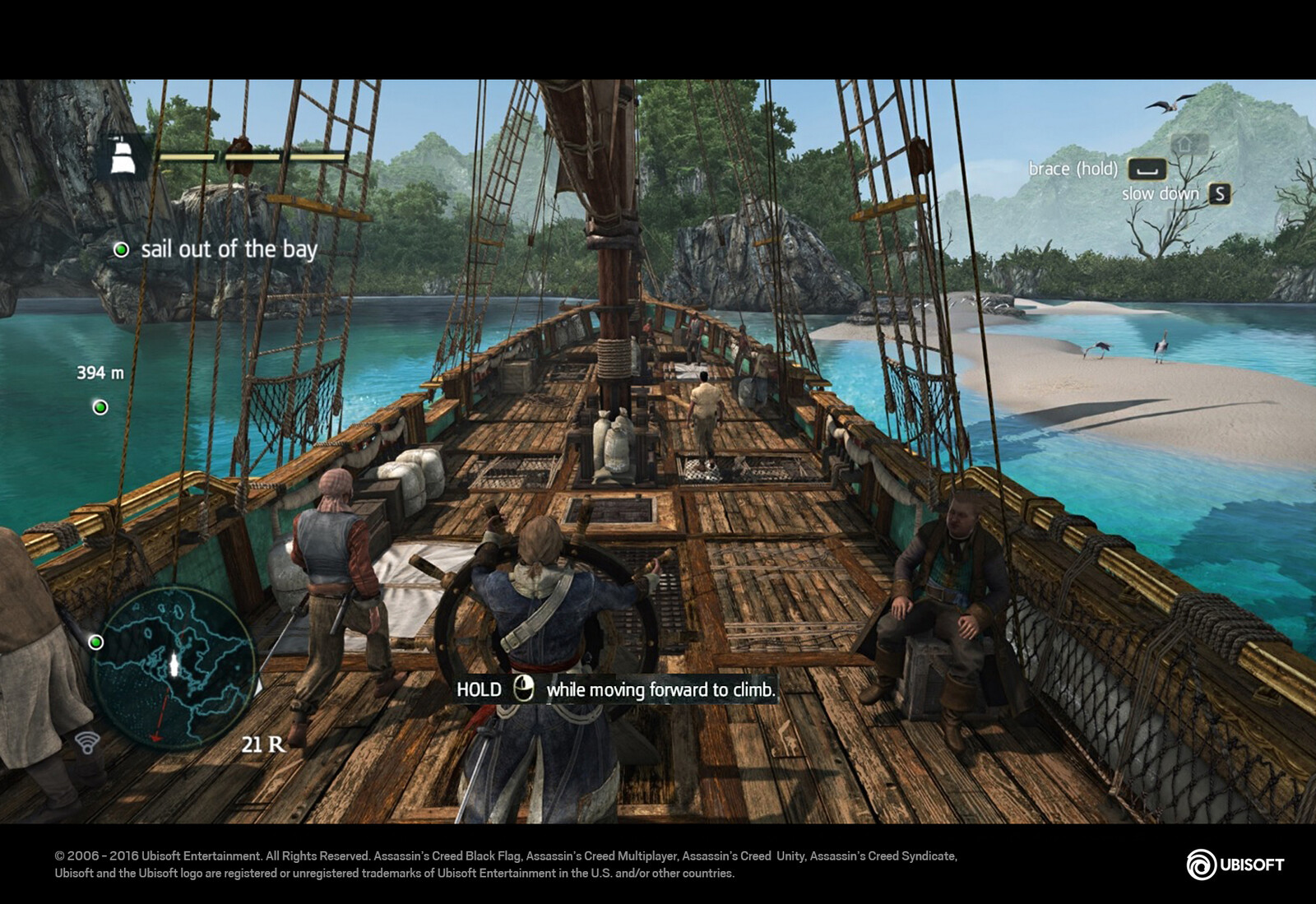
Task: Click the ship sail icon
Action: (123, 155)
